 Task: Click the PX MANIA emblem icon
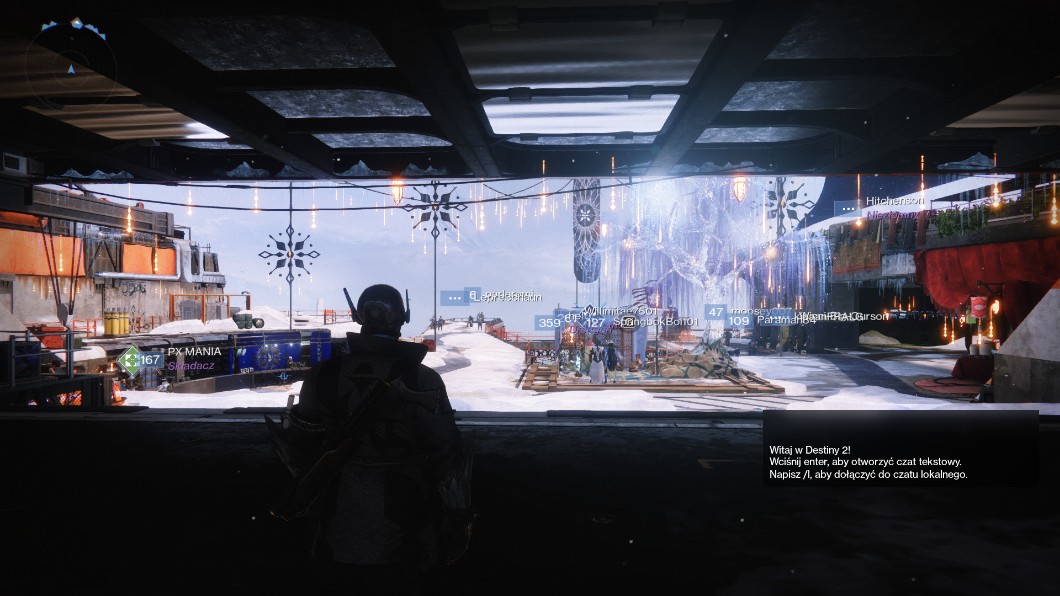(128, 360)
